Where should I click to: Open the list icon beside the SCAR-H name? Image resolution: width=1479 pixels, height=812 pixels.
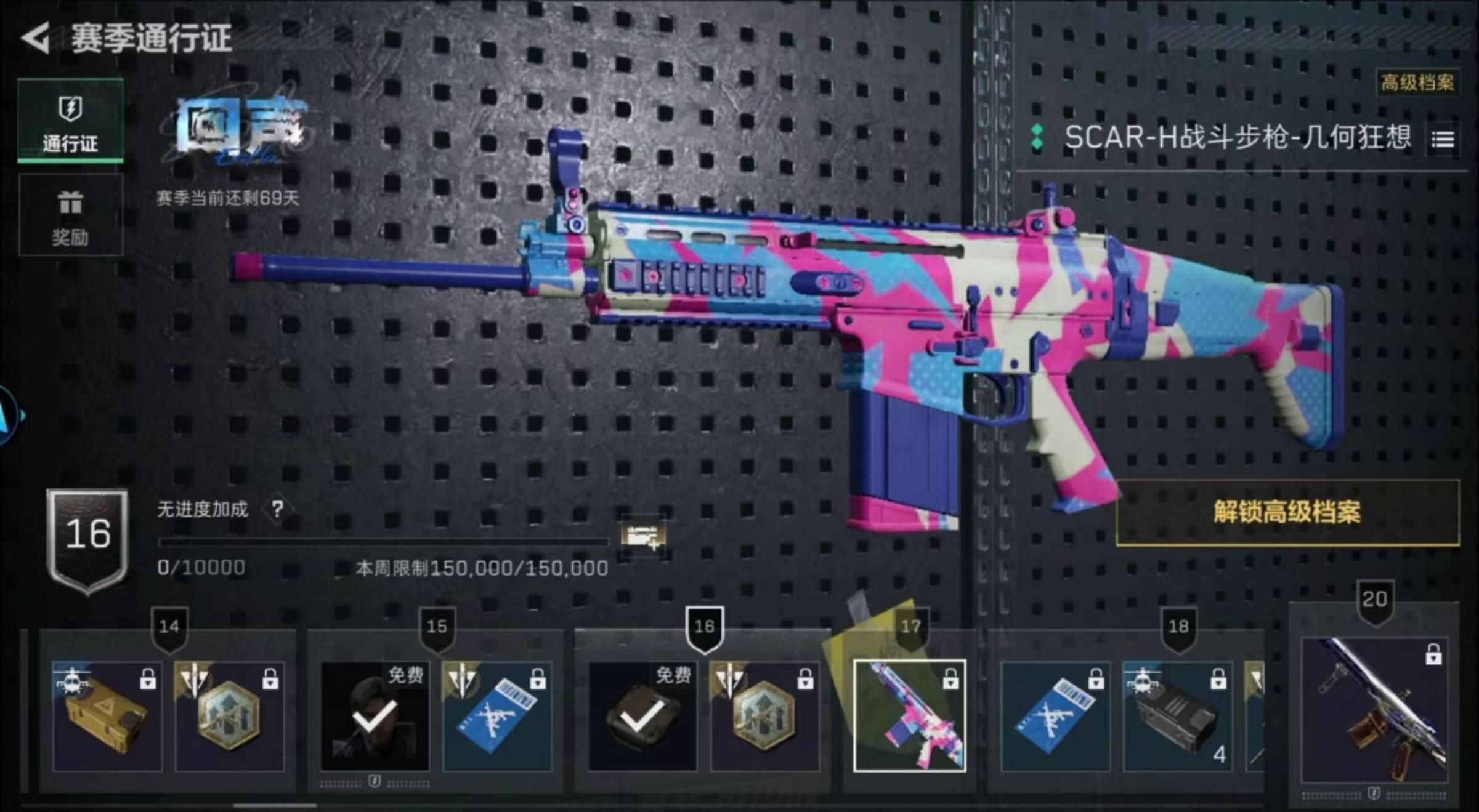1443,140
